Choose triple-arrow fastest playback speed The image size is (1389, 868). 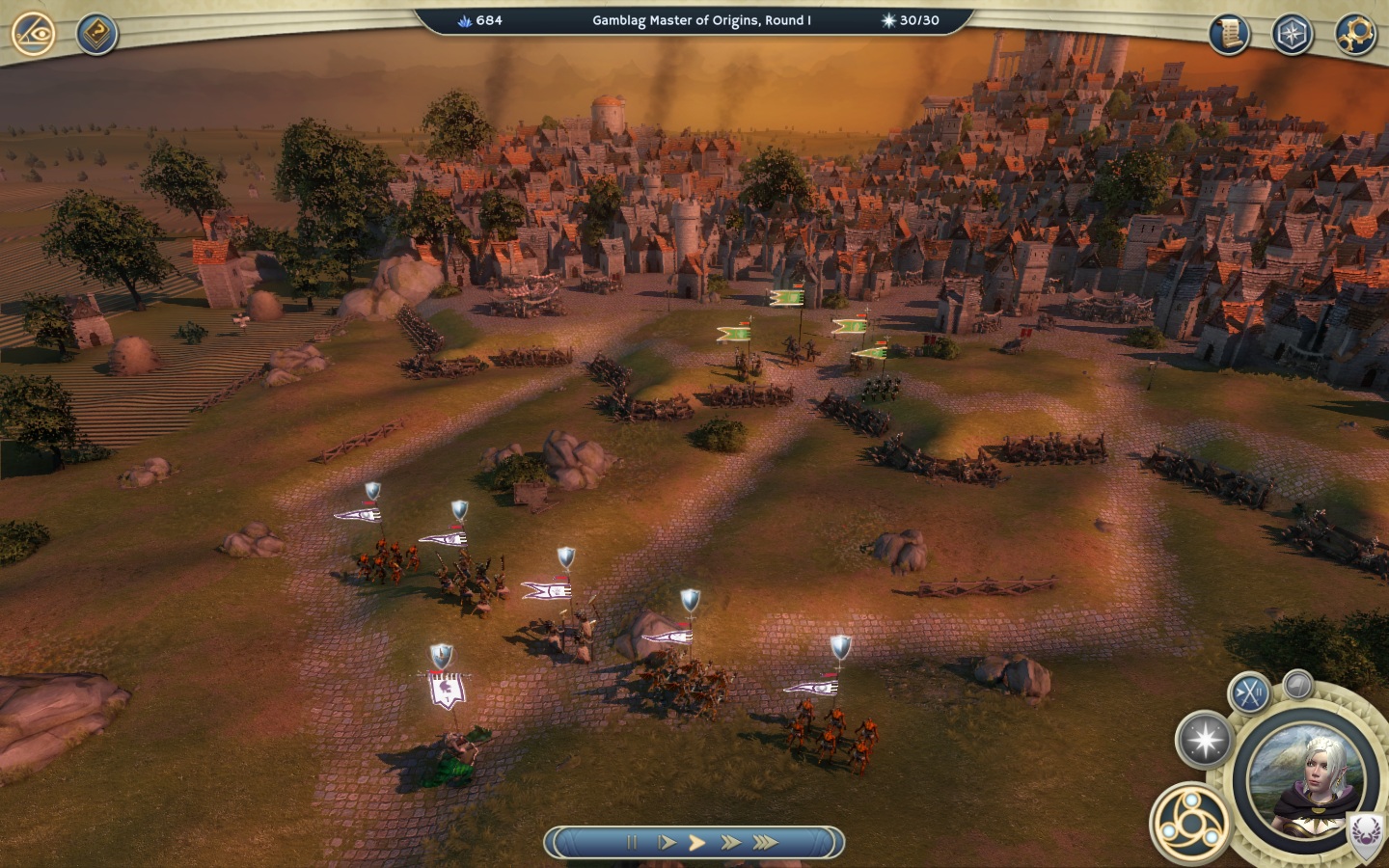click(x=766, y=842)
